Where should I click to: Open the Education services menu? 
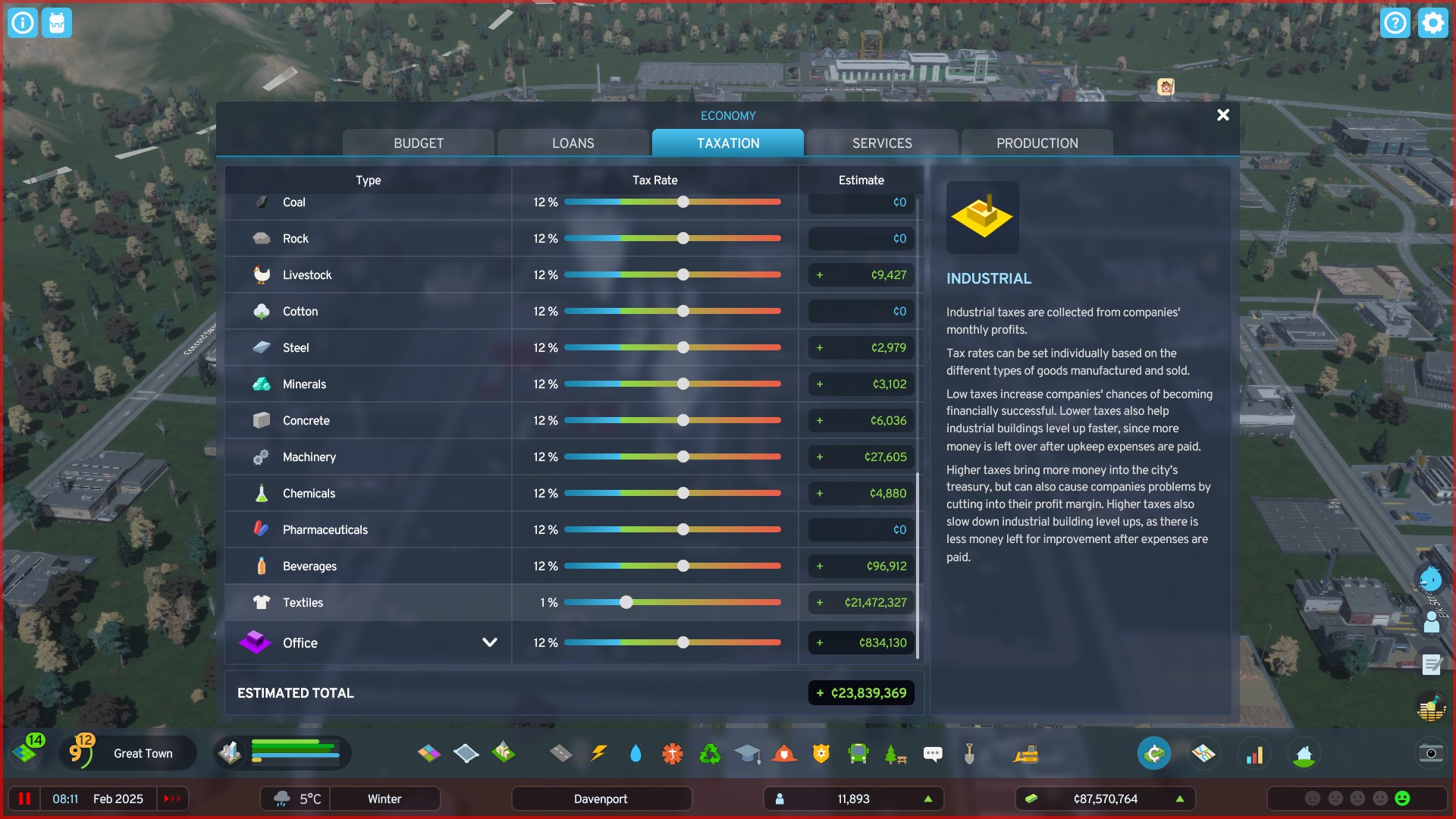click(x=747, y=753)
